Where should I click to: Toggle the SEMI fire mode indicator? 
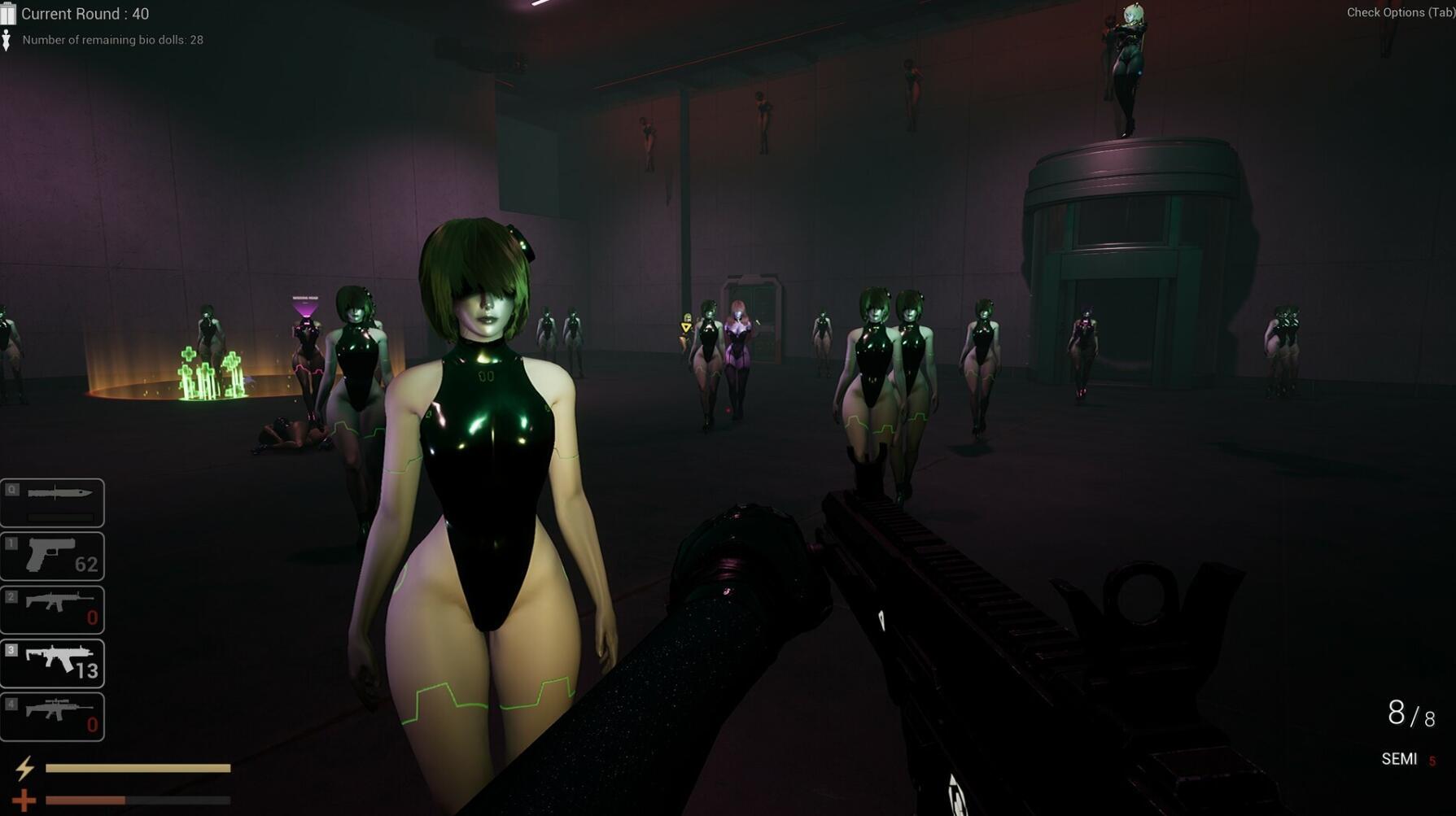[1400, 758]
